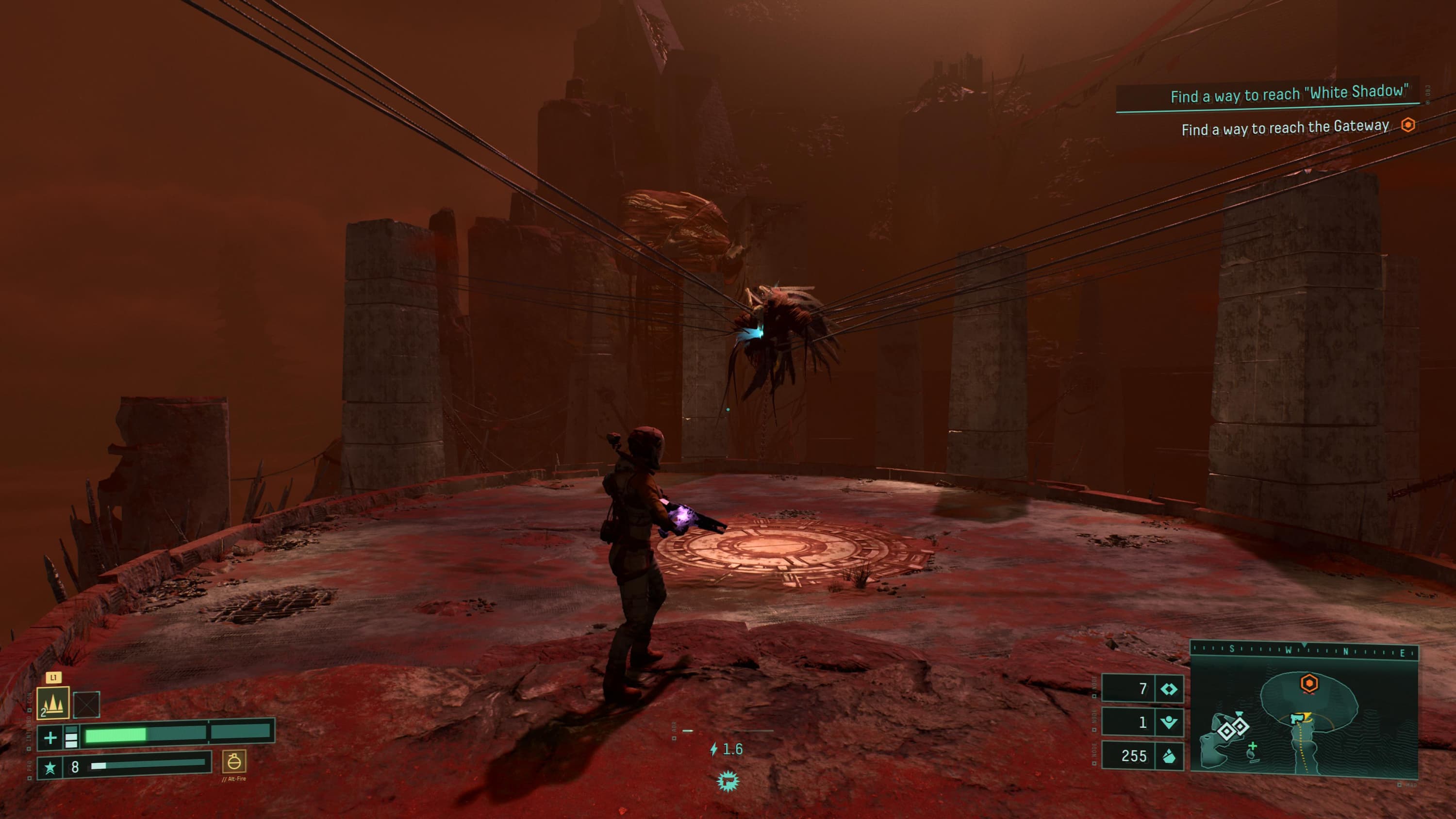
Task: Click the "Find a way to reach the Gateway" objective
Action: 1284,128
